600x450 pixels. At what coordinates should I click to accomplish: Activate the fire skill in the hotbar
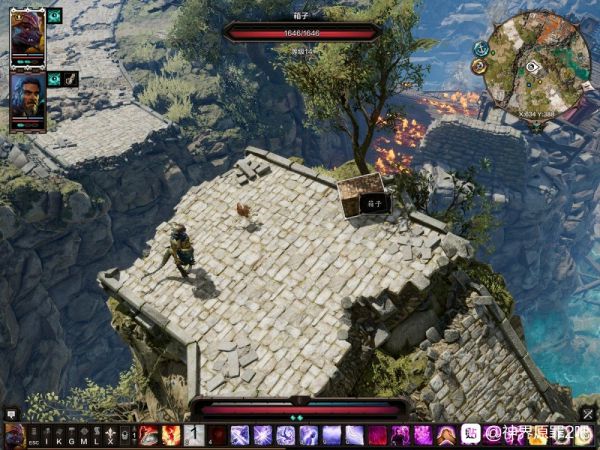click(171, 435)
